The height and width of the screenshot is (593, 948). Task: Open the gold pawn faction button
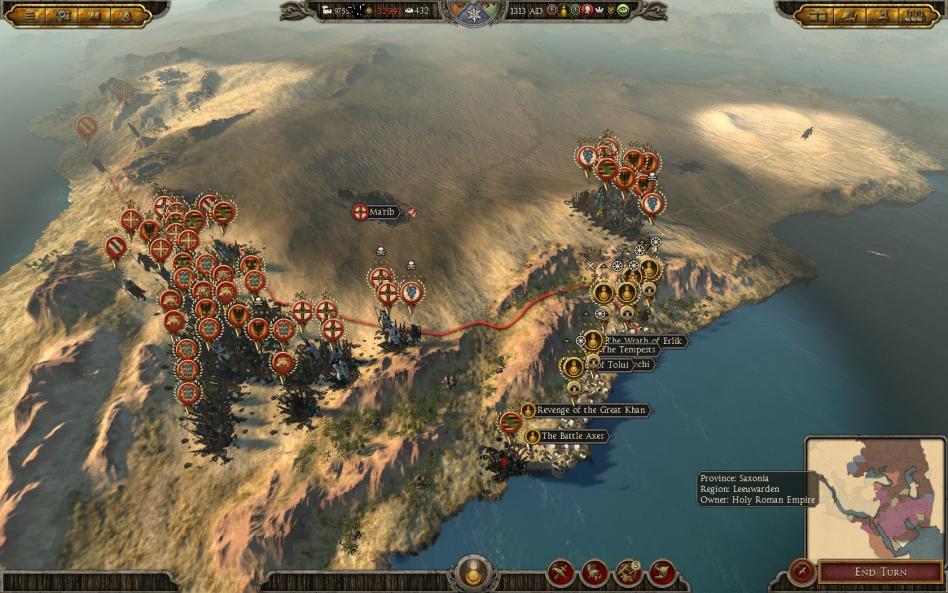click(473, 574)
